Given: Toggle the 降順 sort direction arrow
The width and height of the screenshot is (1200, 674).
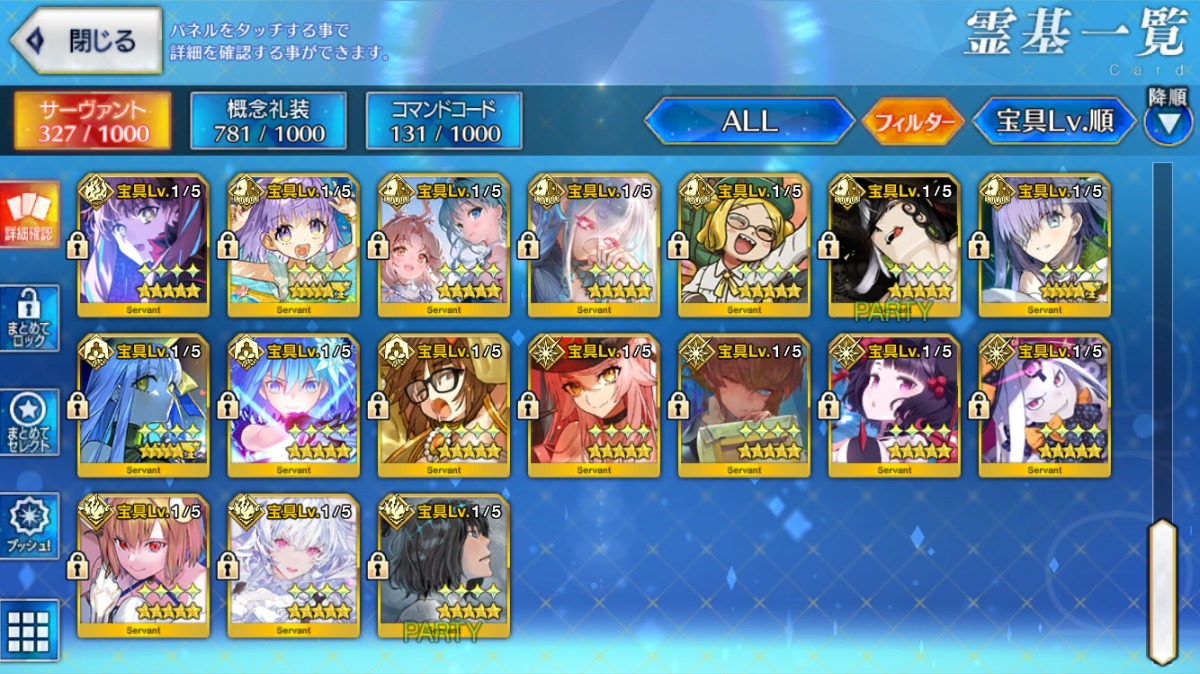Looking at the screenshot, I should 1167,120.
